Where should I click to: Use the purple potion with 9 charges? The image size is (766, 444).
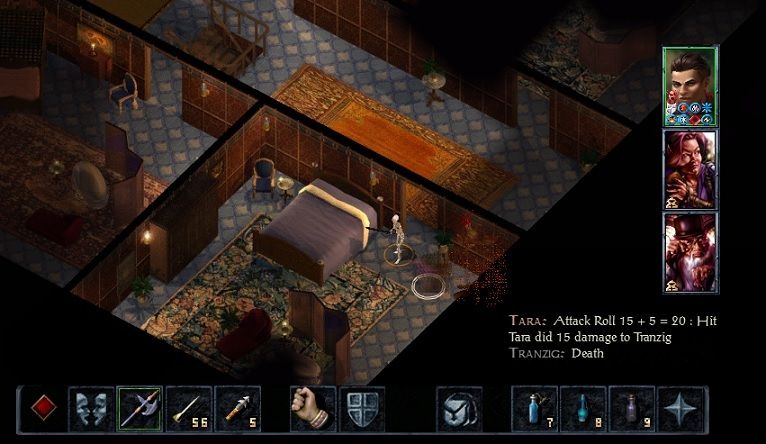pos(633,409)
